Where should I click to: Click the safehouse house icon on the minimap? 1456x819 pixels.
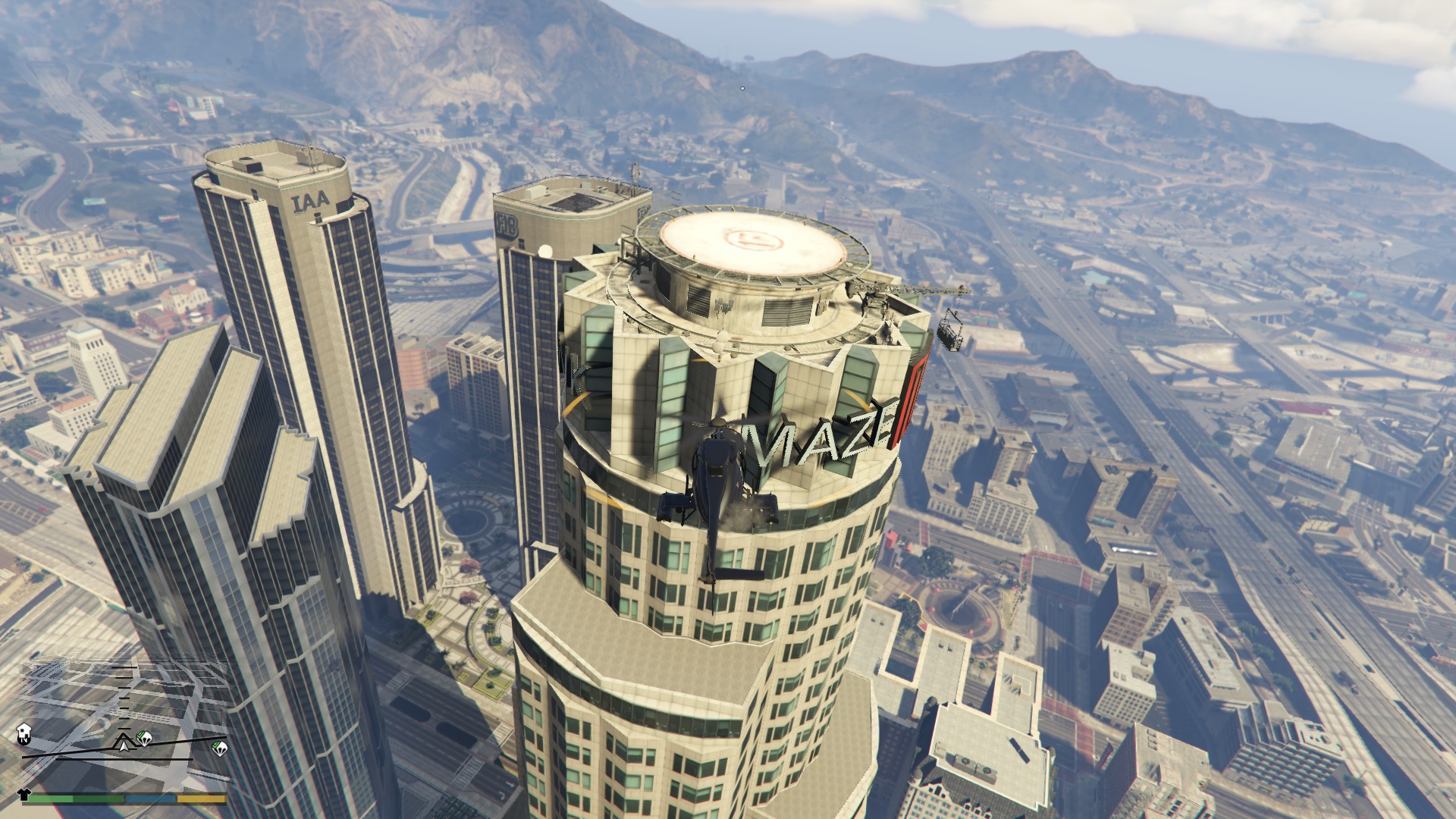coord(24,731)
